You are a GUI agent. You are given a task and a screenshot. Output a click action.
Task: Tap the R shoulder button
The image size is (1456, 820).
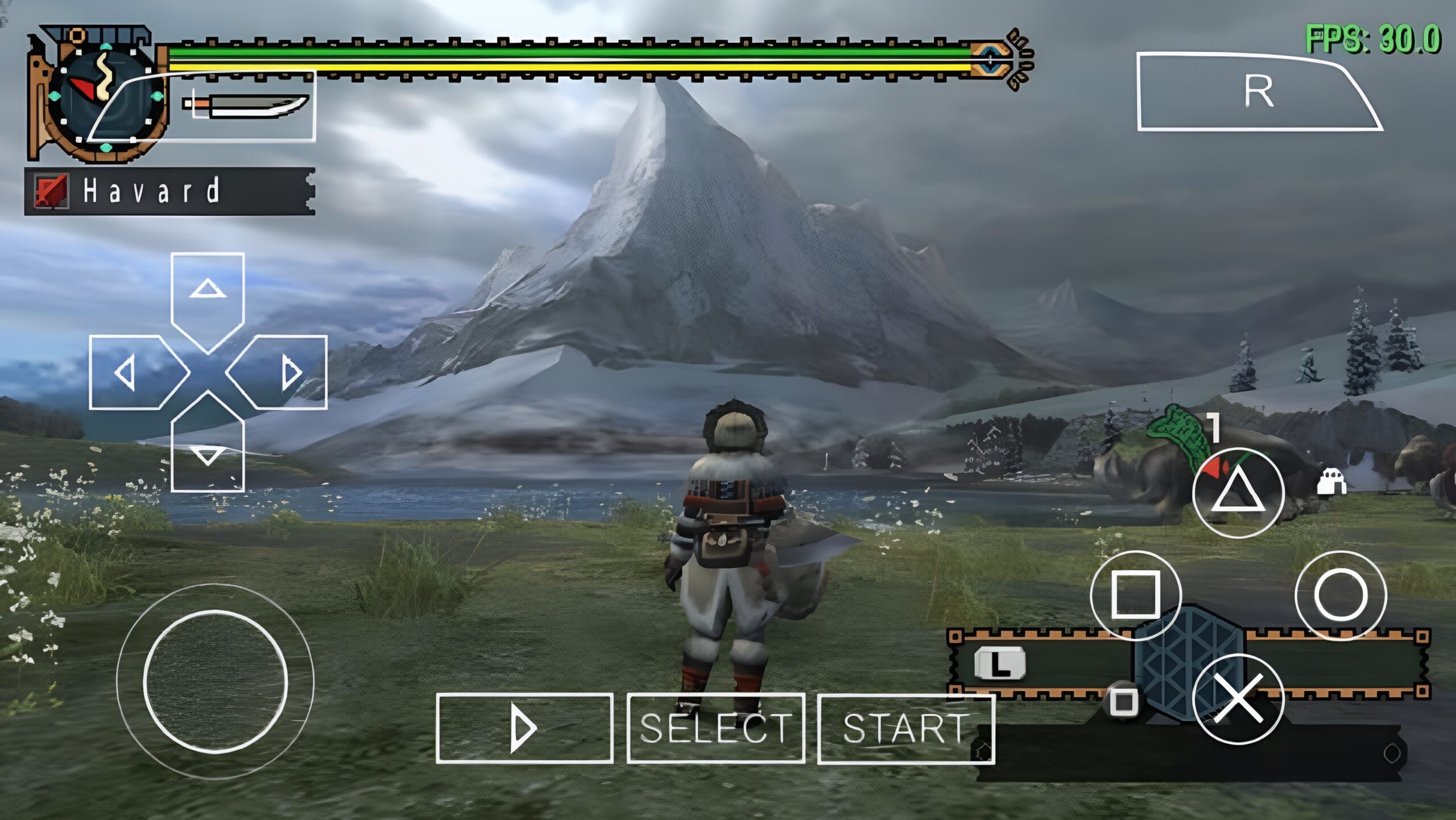pos(1258,92)
